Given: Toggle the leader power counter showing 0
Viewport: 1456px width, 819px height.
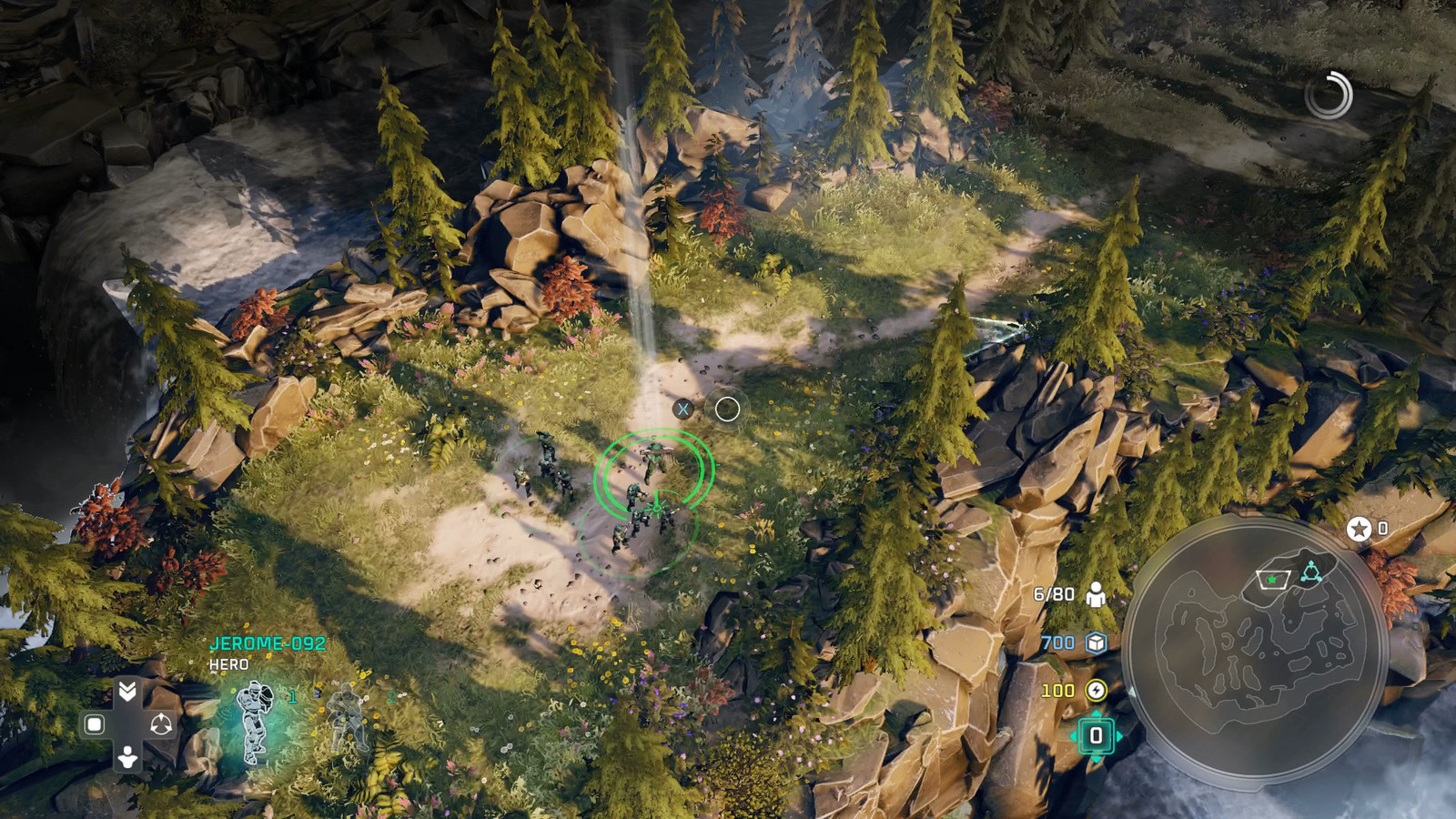Looking at the screenshot, I should (1097, 733).
